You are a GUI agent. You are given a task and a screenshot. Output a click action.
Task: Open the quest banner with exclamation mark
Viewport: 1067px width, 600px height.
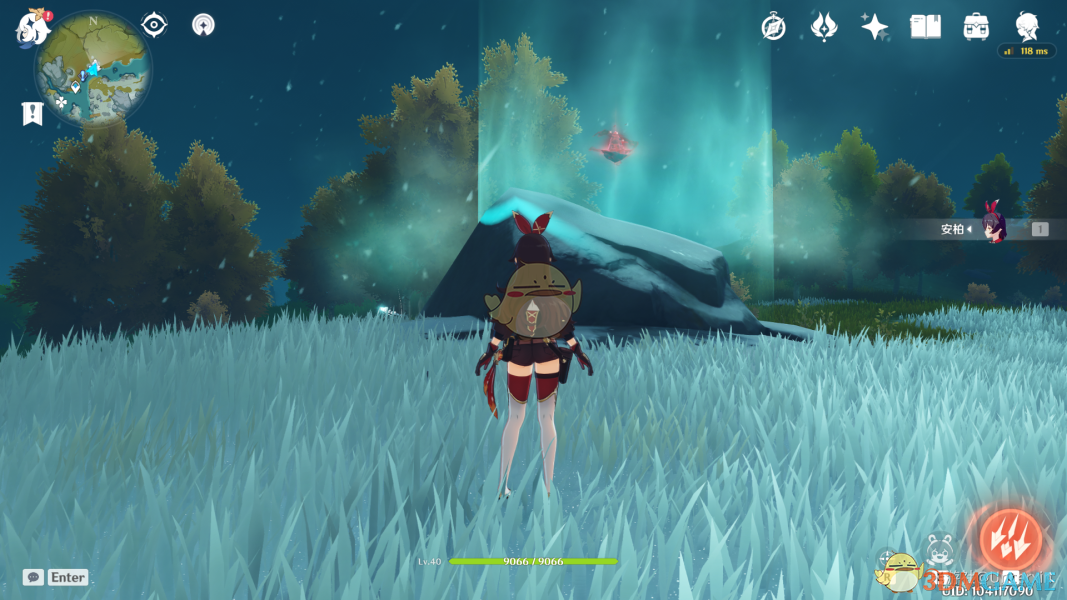click(x=32, y=113)
